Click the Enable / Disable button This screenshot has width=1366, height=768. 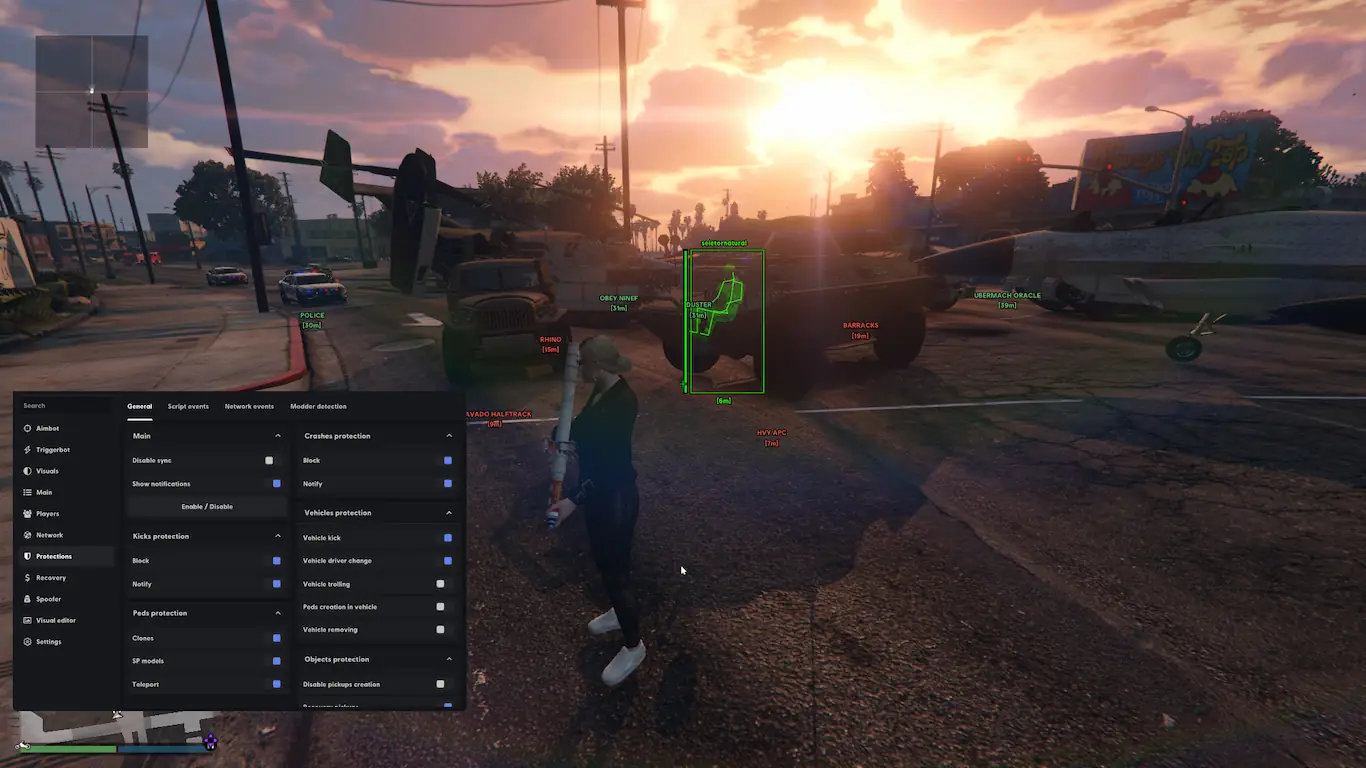pos(207,507)
